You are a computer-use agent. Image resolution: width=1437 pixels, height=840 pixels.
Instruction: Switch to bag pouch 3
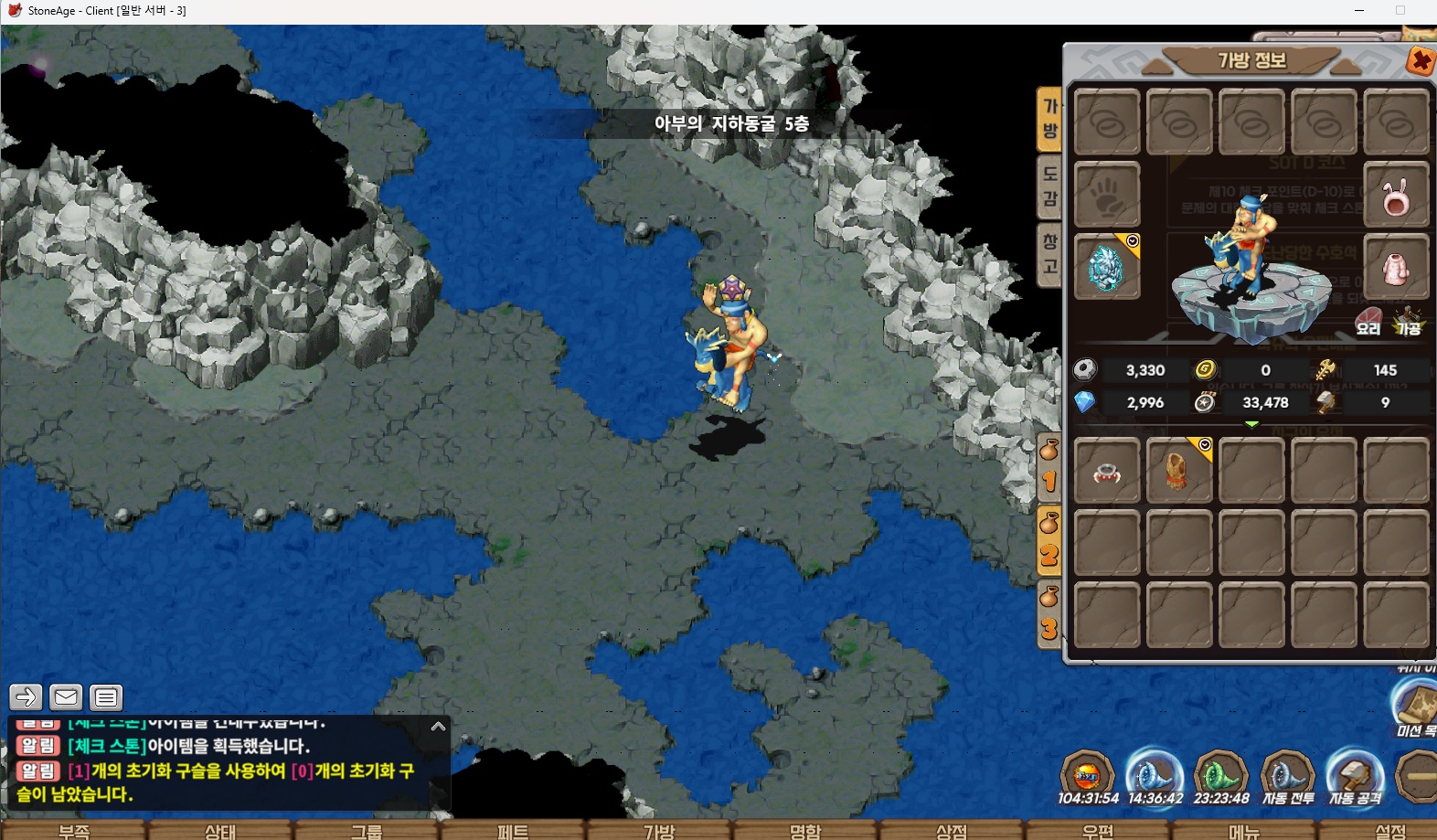point(1049,615)
